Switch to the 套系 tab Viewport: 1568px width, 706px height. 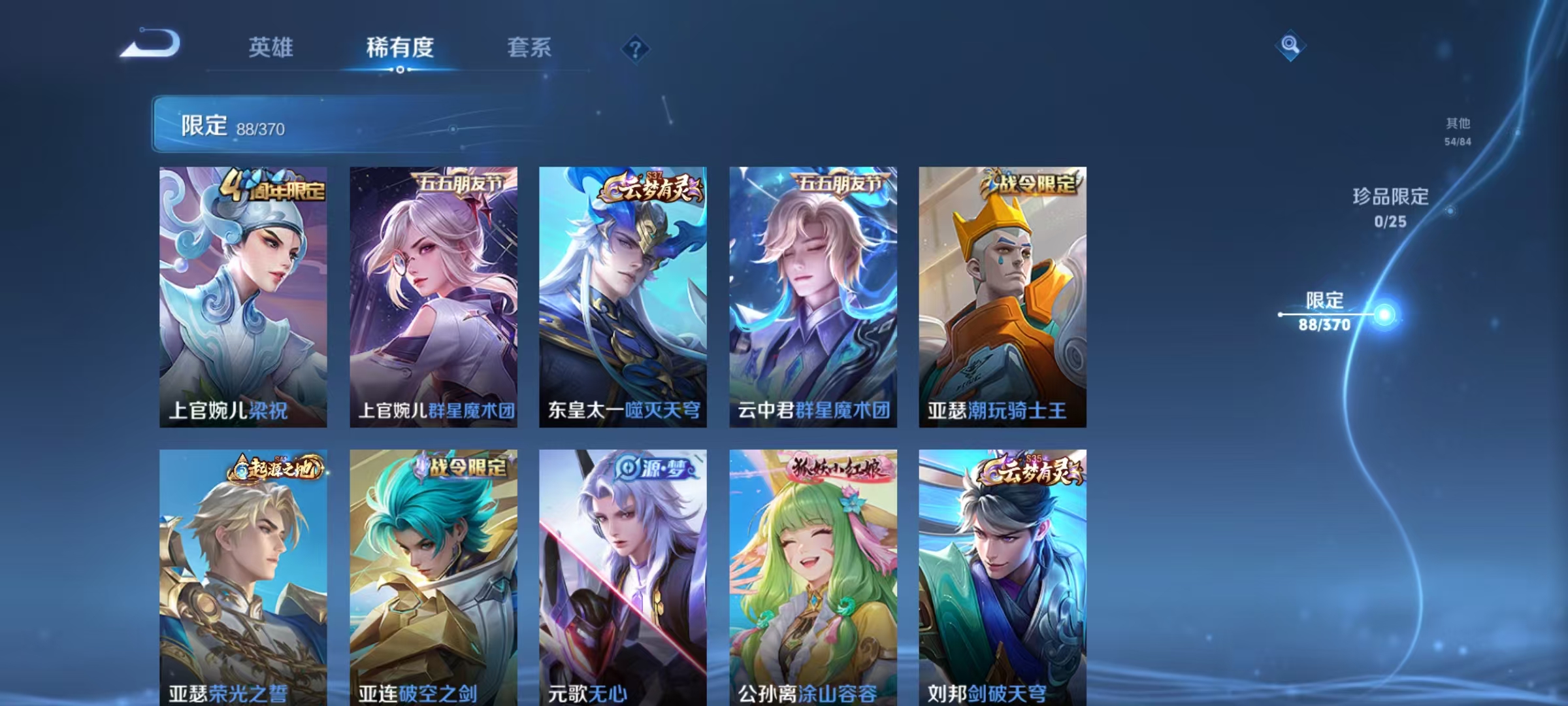pyautogui.click(x=529, y=47)
